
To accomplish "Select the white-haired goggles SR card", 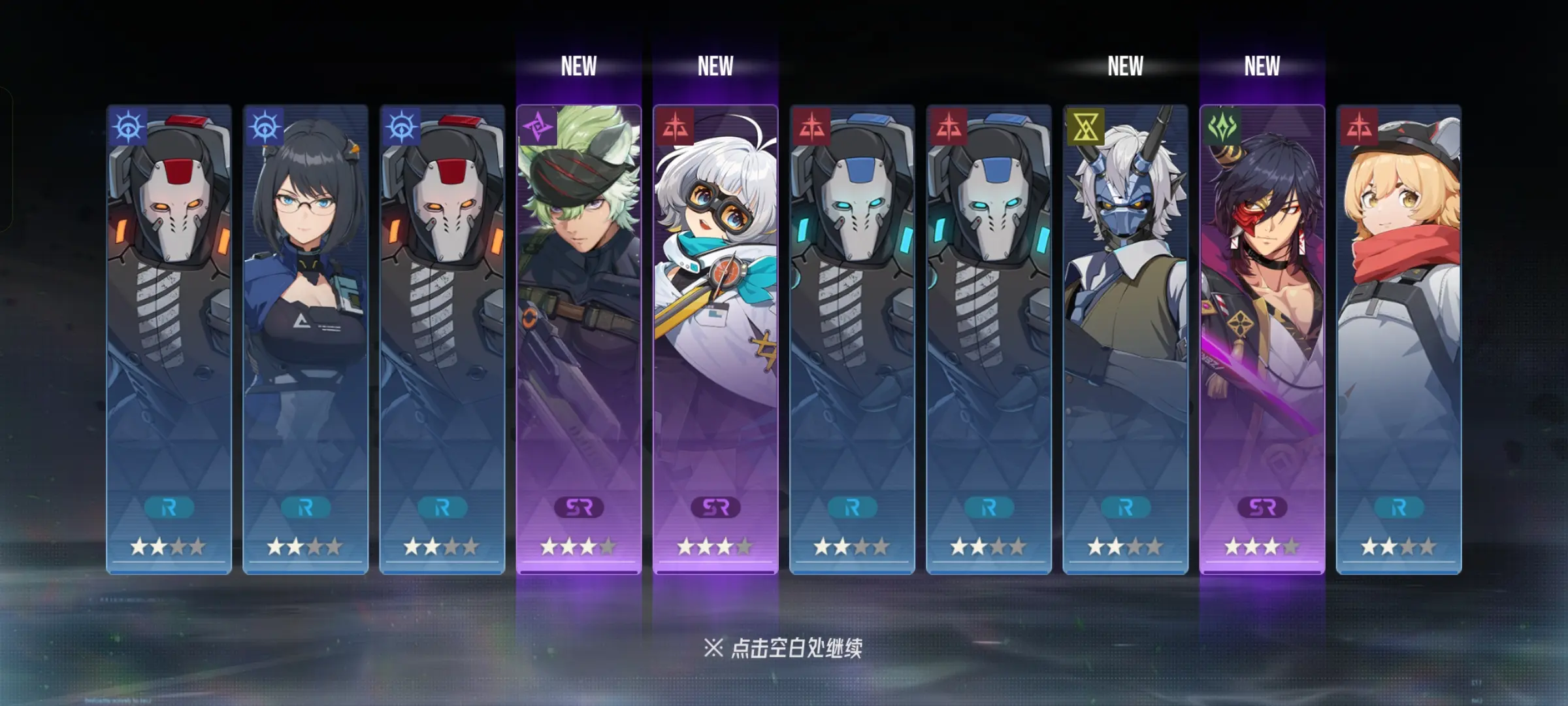I will 715,339.
